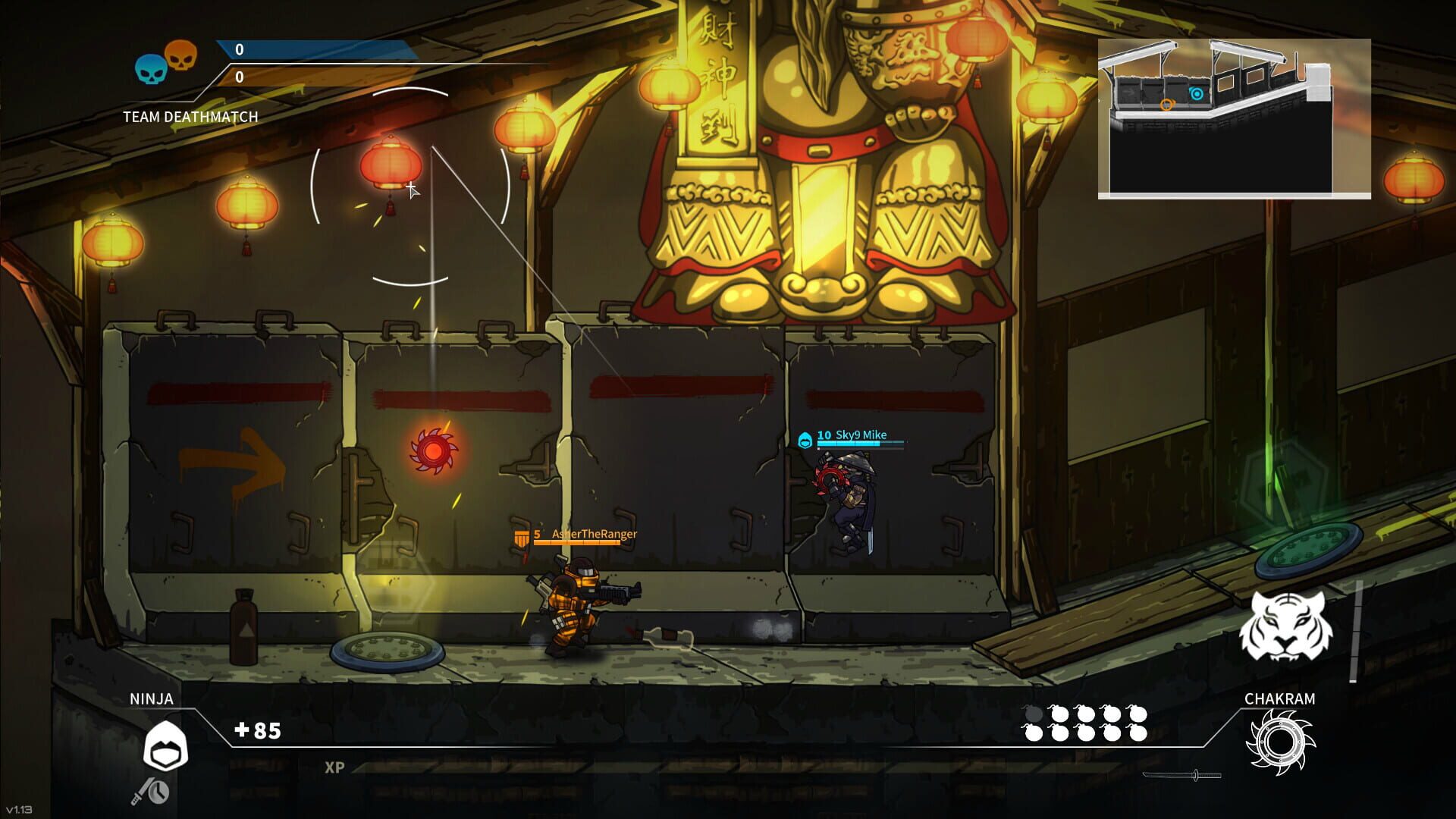
Task: Expand the minimap in the top-right corner
Action: click(x=1236, y=118)
